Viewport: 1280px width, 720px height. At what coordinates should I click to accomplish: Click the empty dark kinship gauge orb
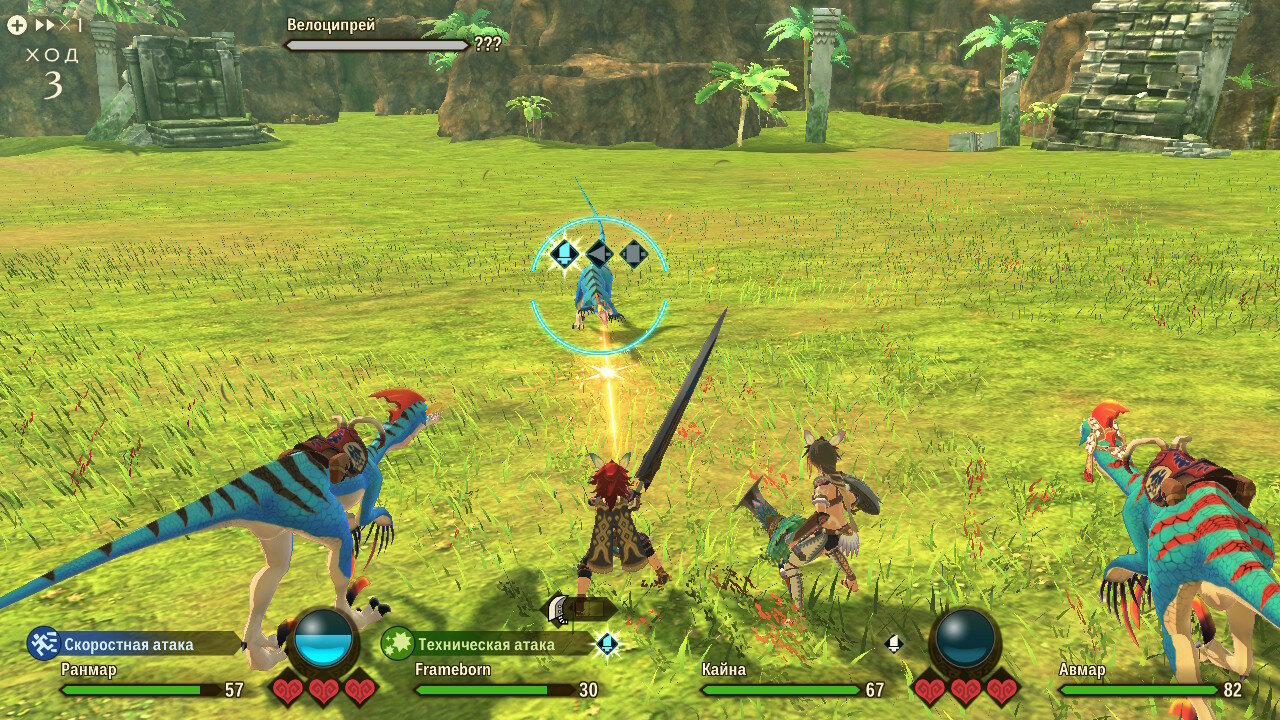966,638
